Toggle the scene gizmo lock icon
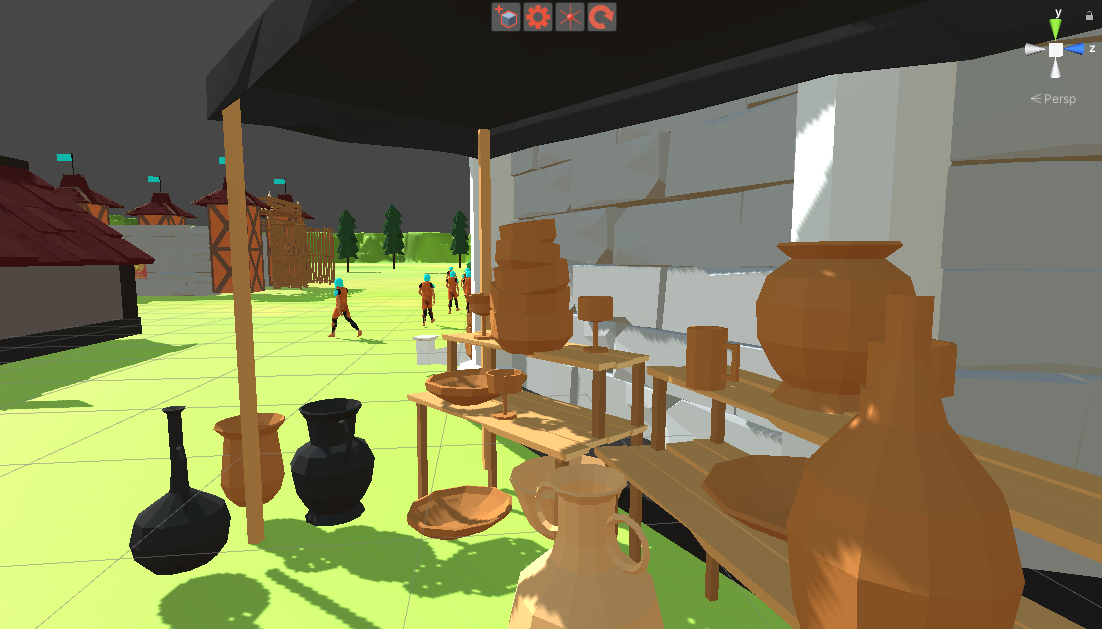This screenshot has height=629, width=1102. click(1089, 15)
